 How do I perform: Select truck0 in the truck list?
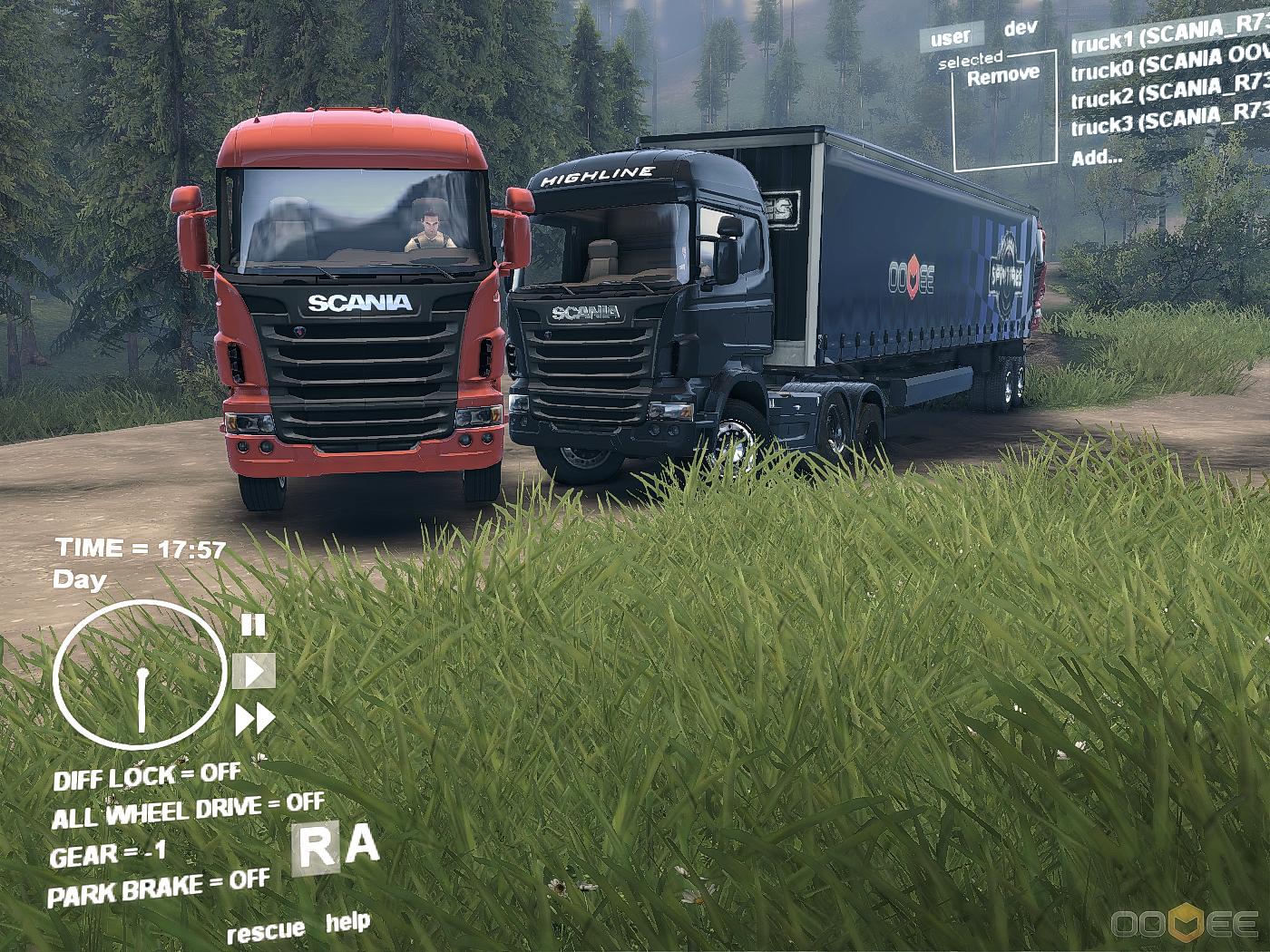[1168, 63]
